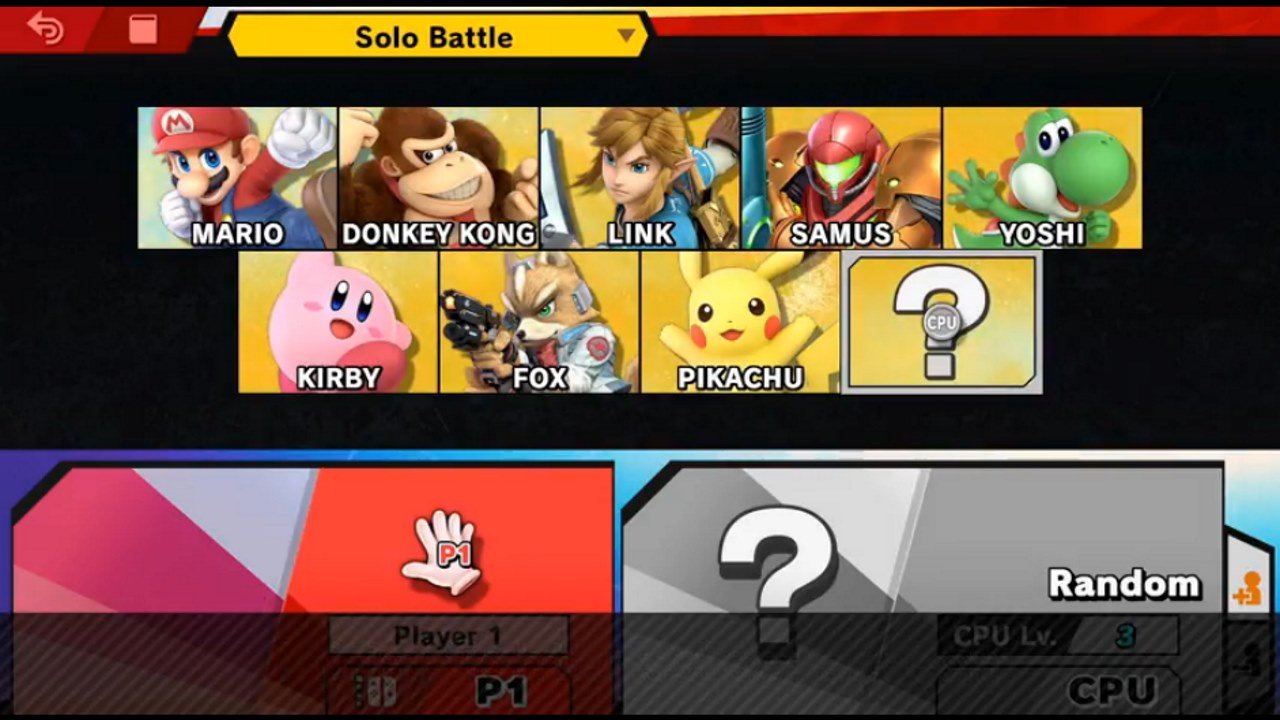Select the yellow question mark random slot

[941, 323]
